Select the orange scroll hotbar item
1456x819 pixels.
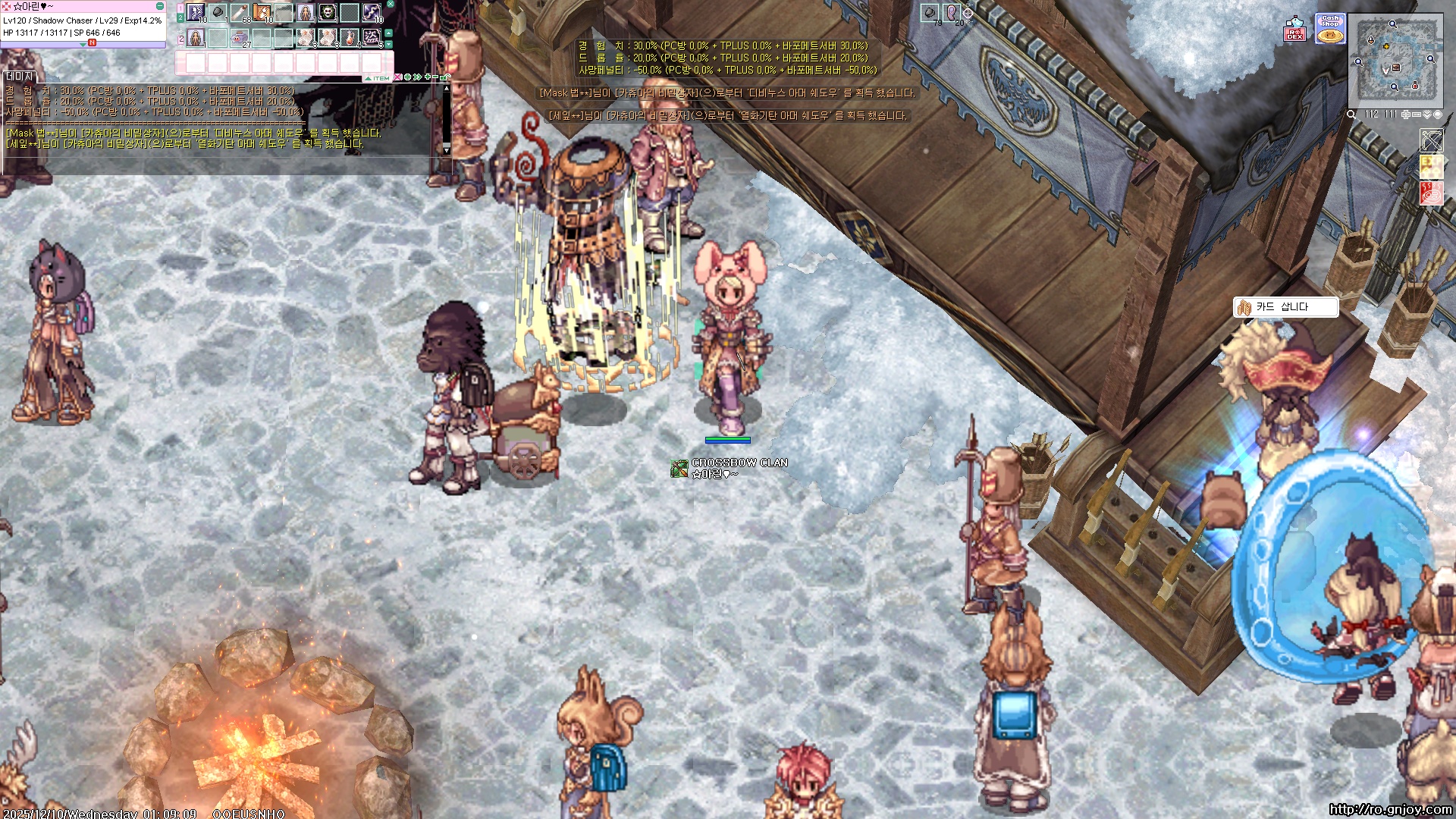click(262, 13)
